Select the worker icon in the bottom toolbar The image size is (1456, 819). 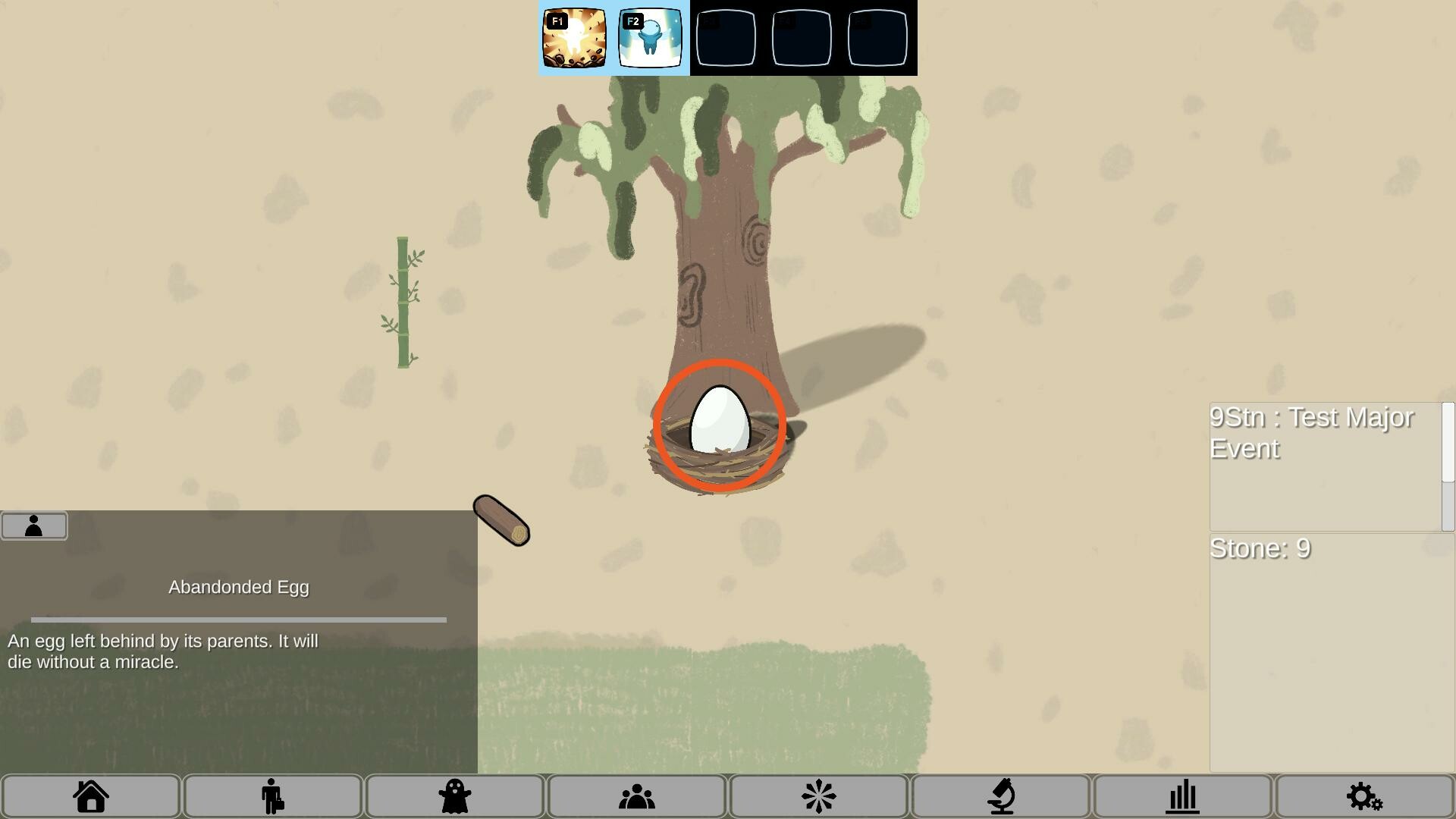click(x=272, y=796)
